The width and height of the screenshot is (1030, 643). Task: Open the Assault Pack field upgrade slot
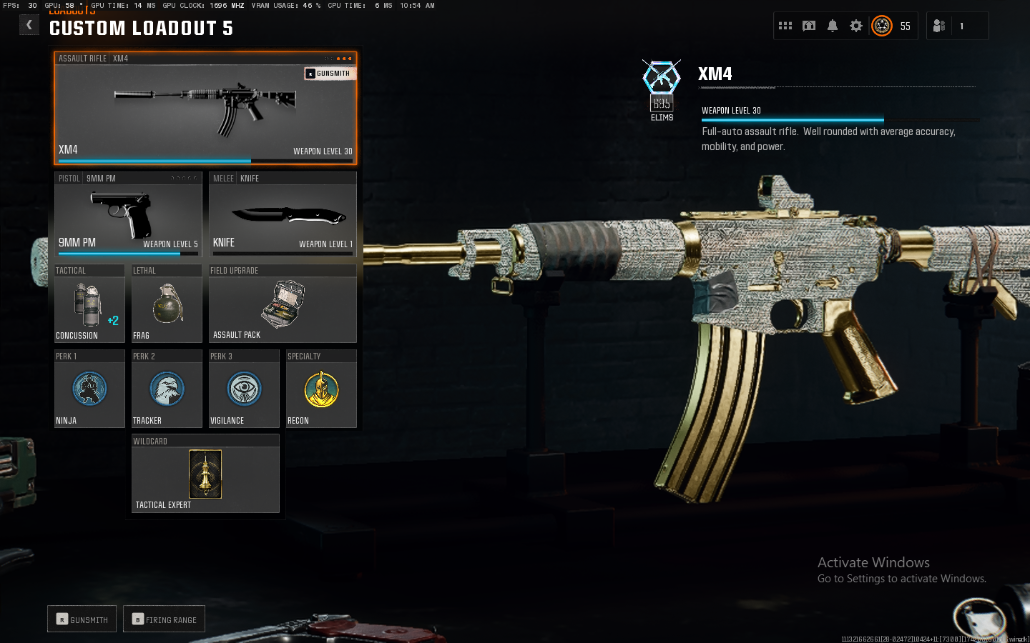pyautogui.click(x=282, y=304)
